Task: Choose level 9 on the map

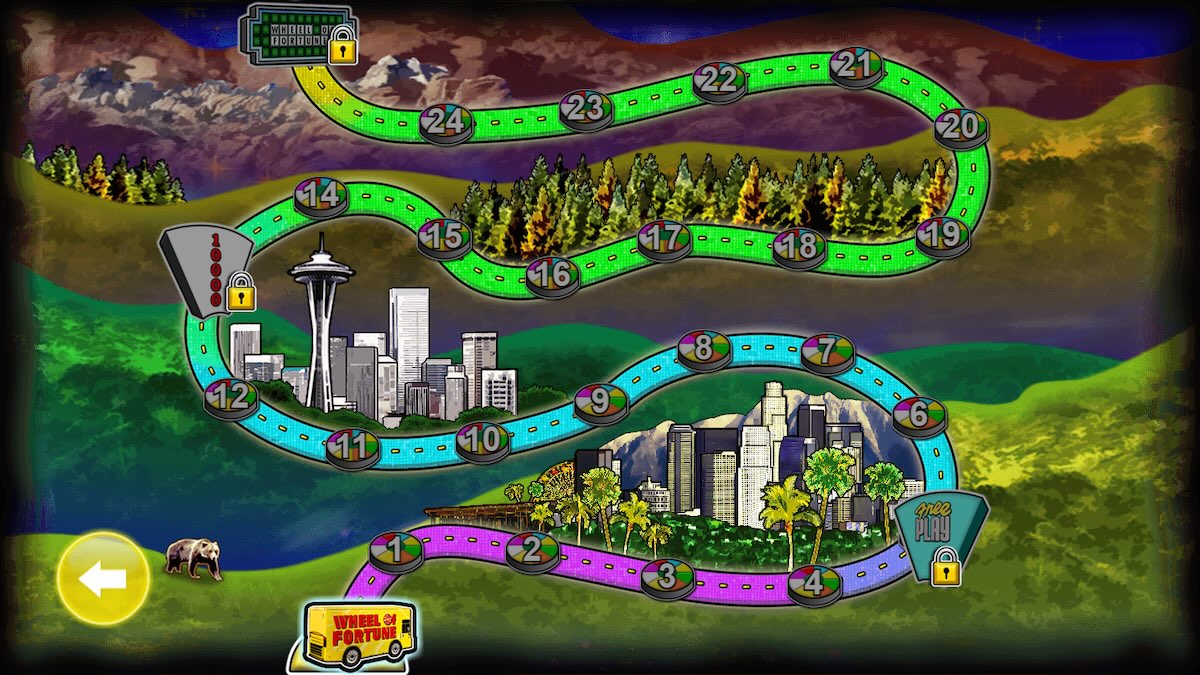Action: click(600, 402)
